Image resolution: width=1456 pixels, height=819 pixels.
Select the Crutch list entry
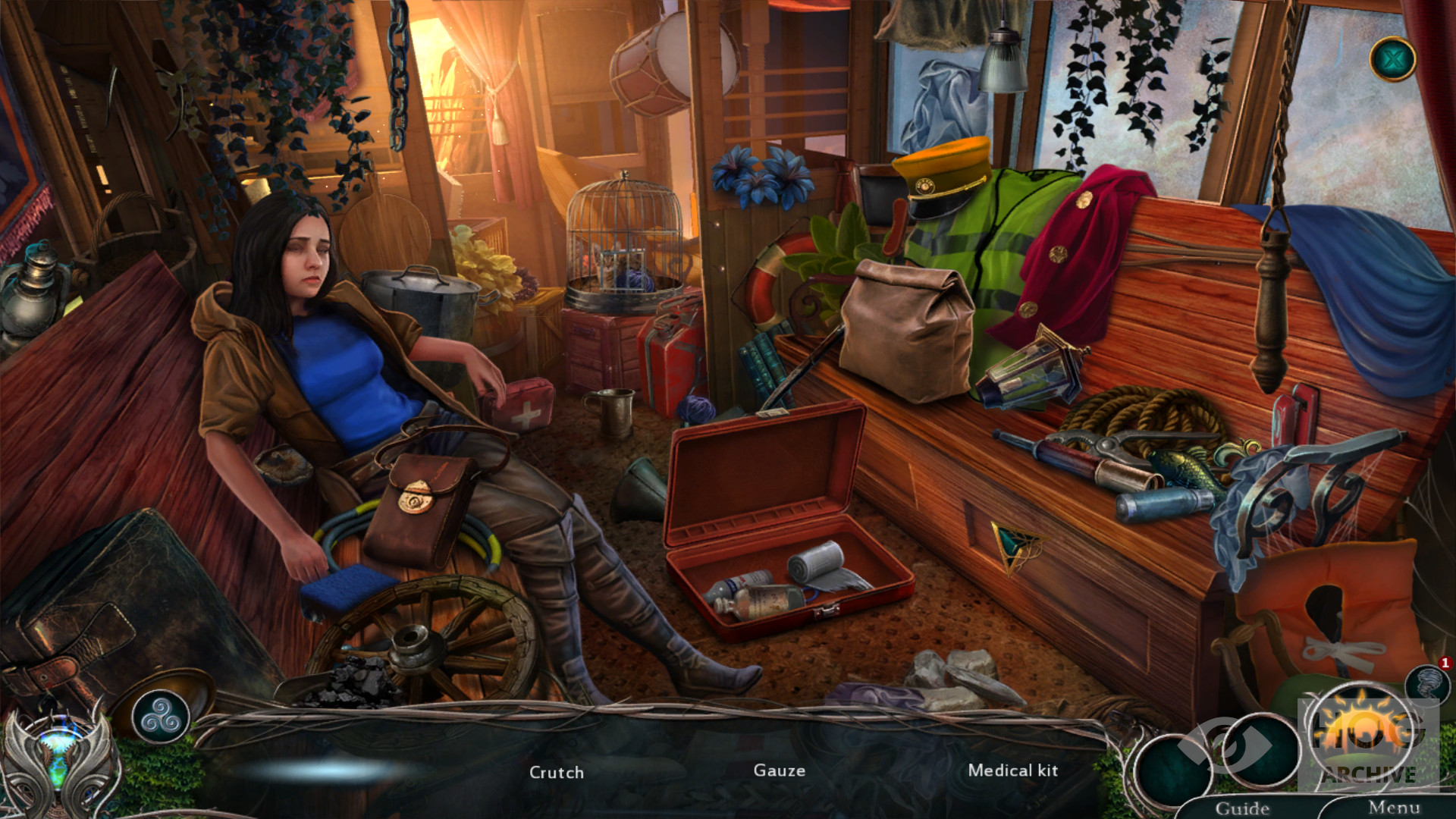pyautogui.click(x=557, y=772)
